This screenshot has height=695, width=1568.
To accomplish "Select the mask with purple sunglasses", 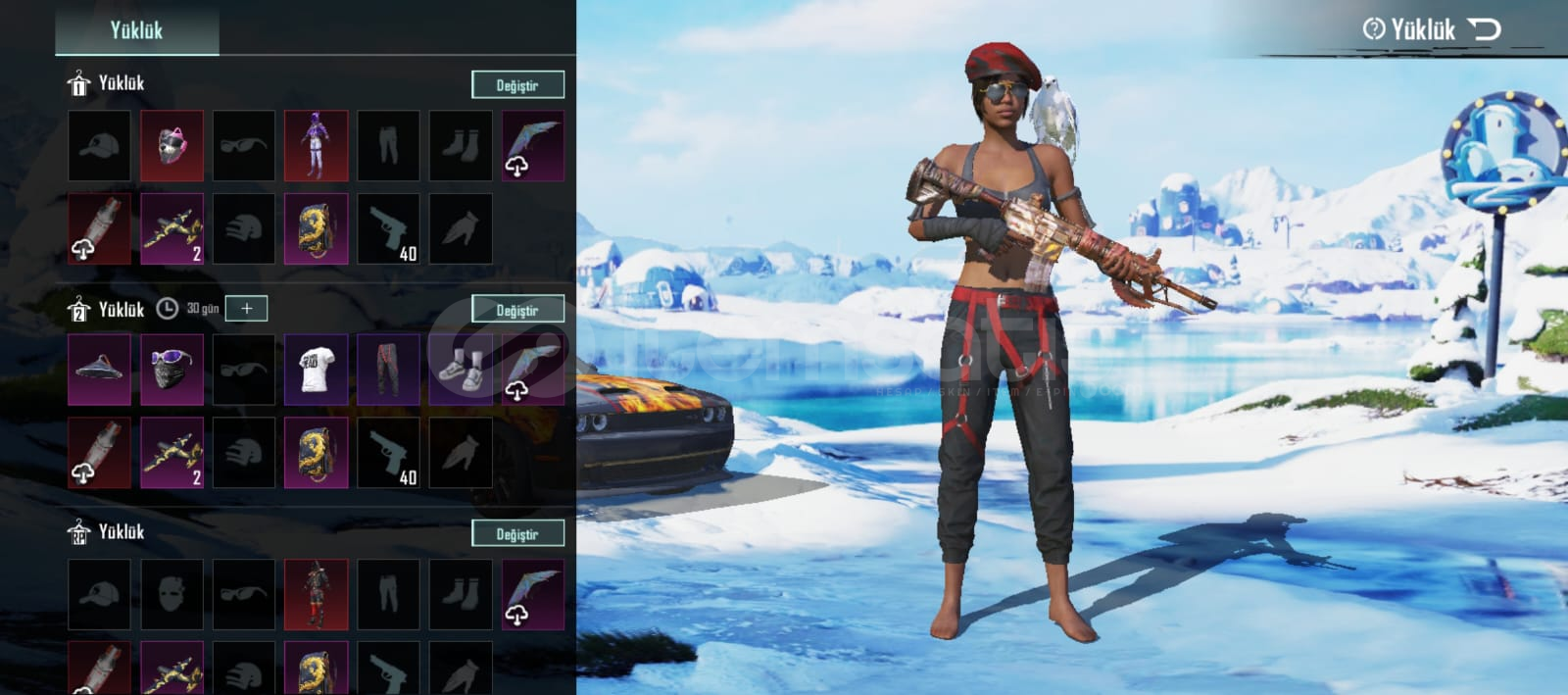I will point(171,370).
